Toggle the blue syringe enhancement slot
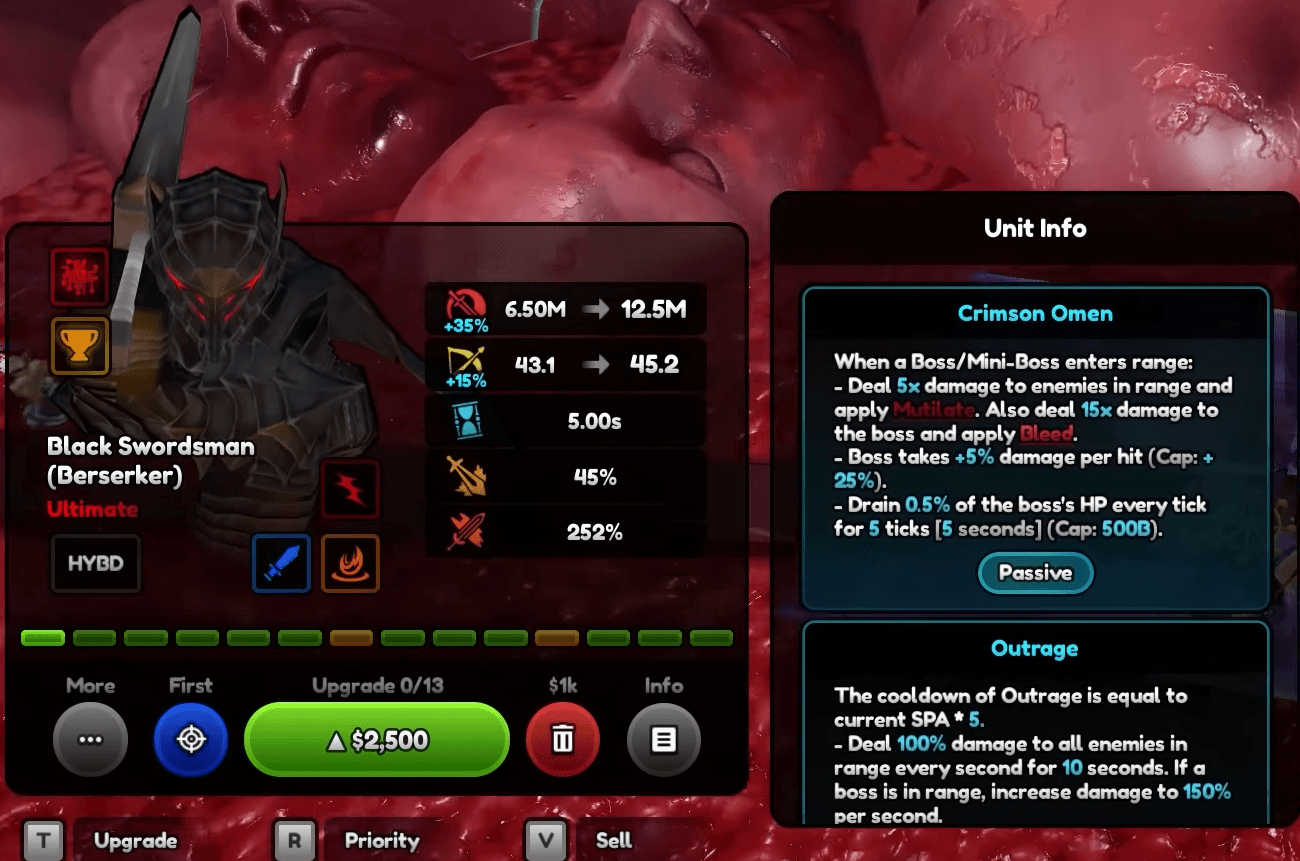This screenshot has width=1300, height=861. (282, 564)
